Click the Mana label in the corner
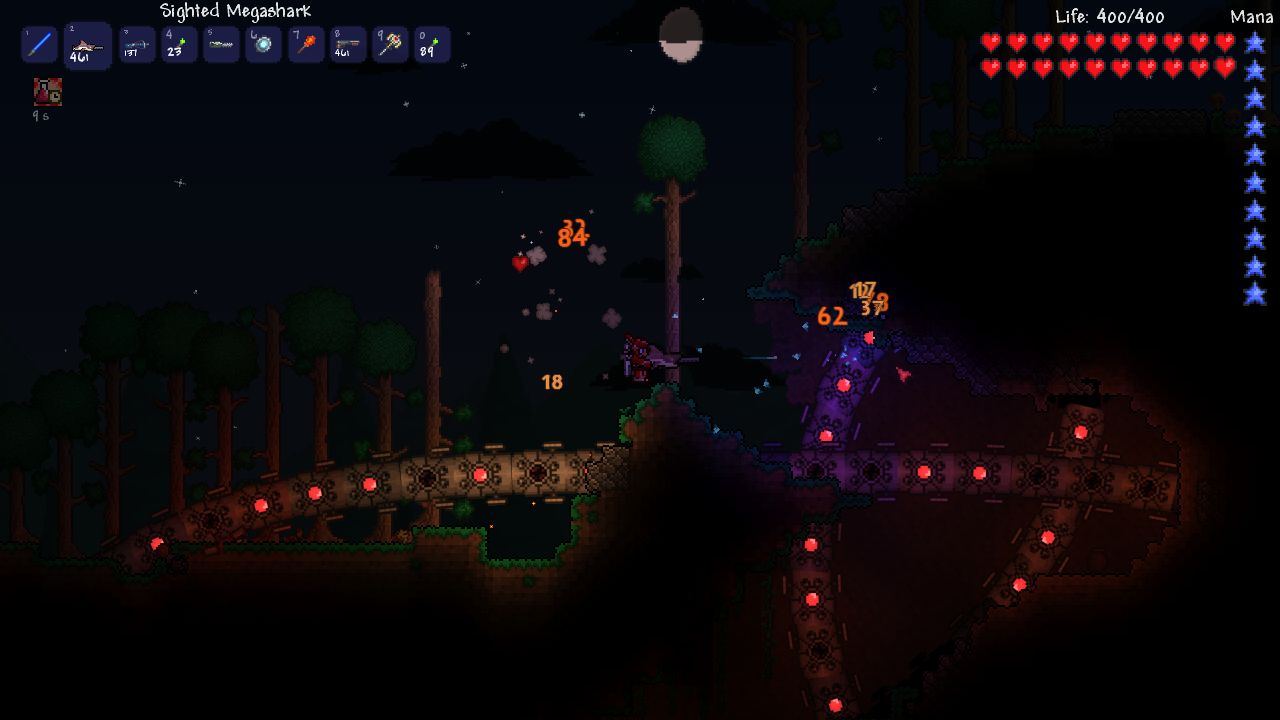This screenshot has height=720, width=1280. (x=1250, y=14)
